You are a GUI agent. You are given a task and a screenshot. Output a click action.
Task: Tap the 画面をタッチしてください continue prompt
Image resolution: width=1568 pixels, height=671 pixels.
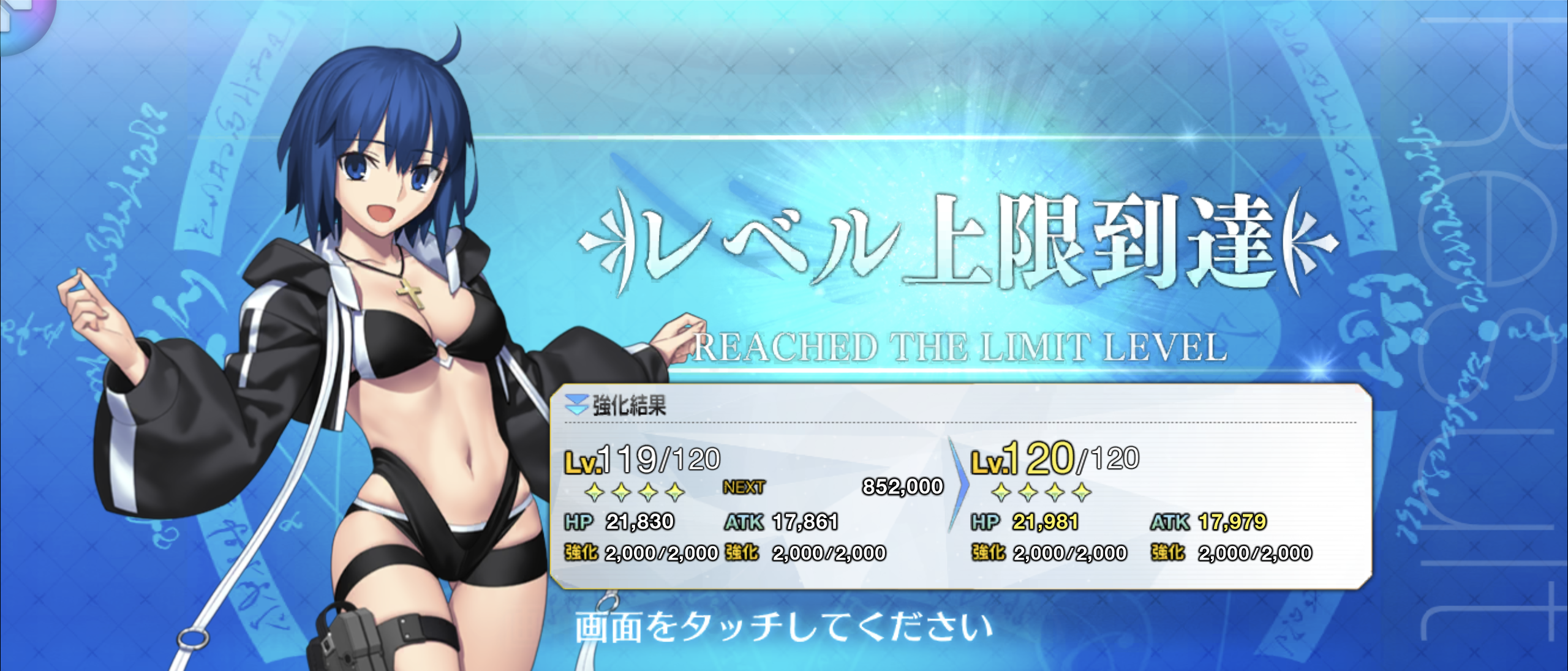pyautogui.click(x=783, y=628)
